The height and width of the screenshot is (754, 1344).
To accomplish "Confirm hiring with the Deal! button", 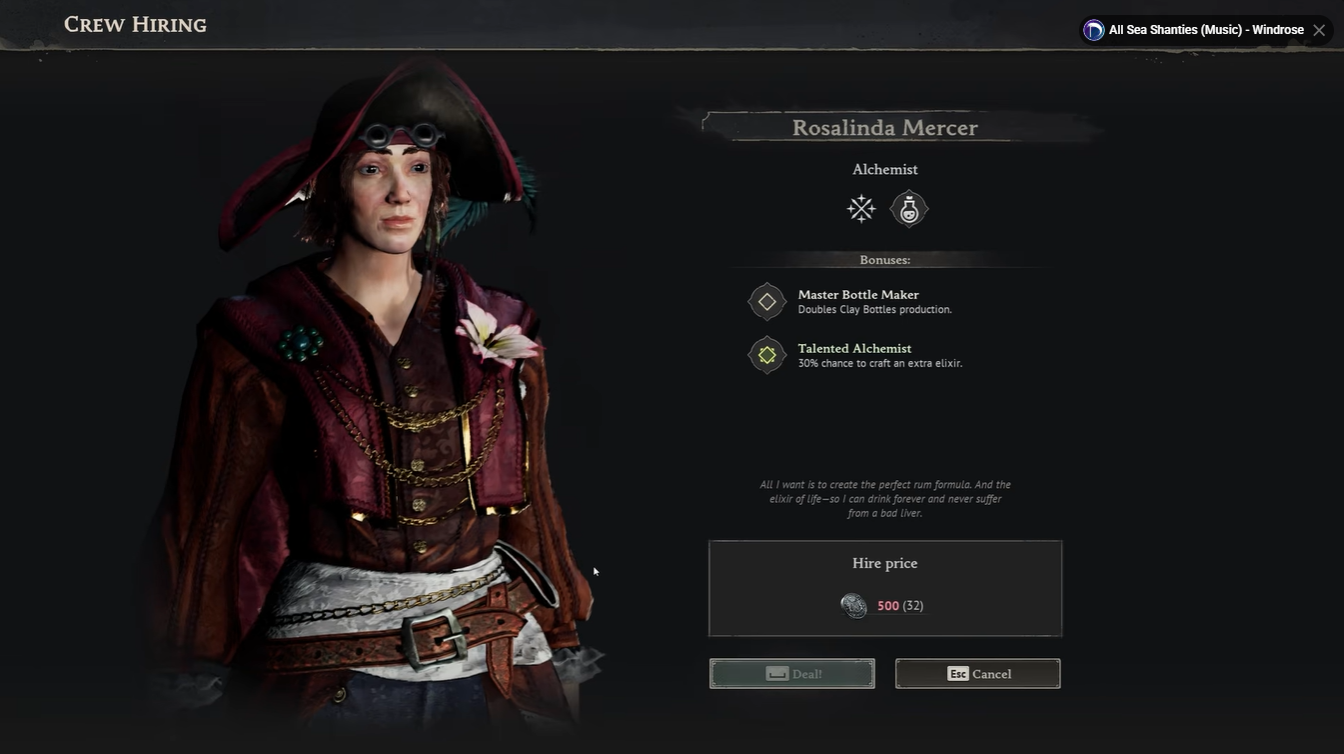I will pyautogui.click(x=792, y=674).
